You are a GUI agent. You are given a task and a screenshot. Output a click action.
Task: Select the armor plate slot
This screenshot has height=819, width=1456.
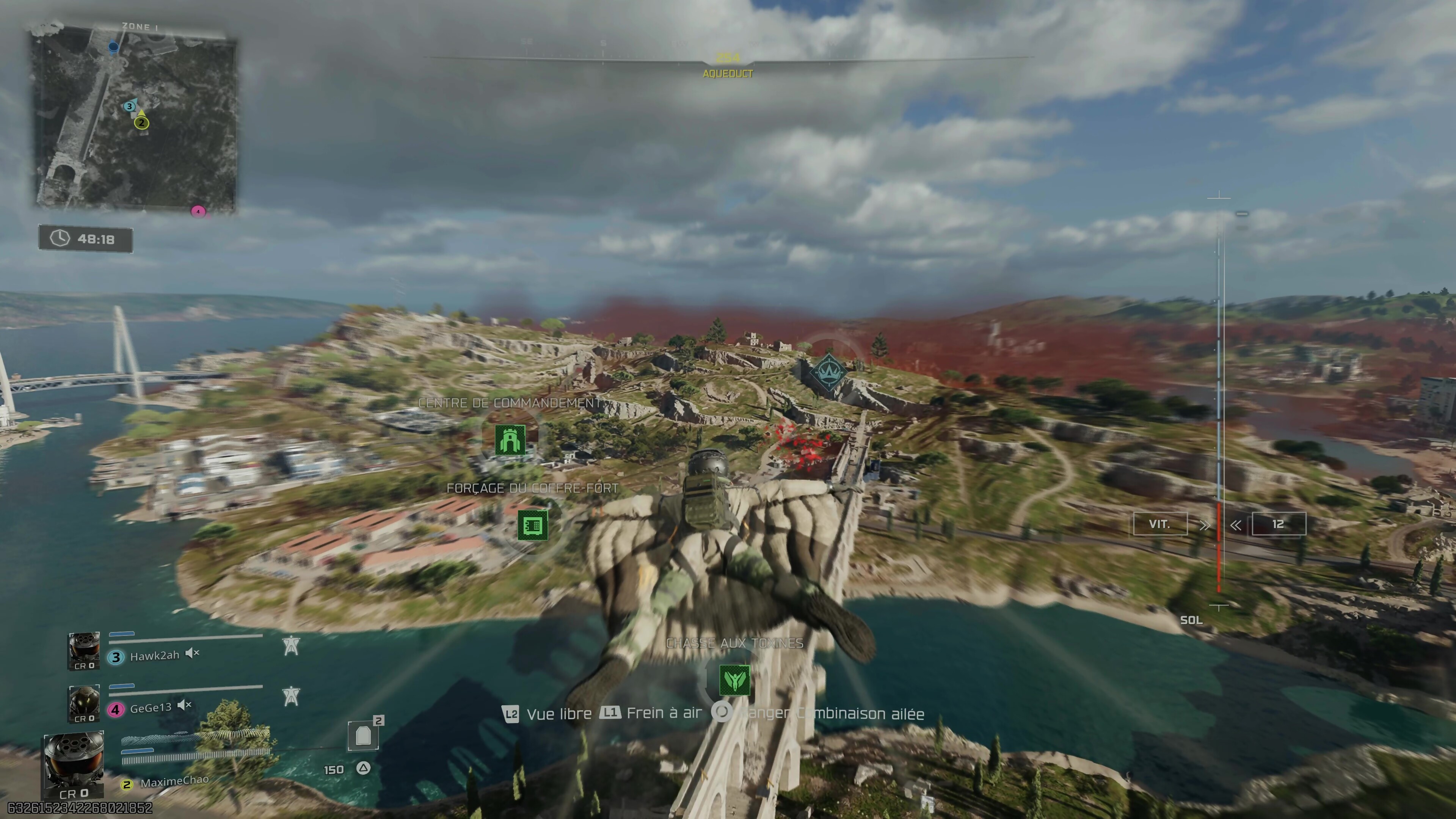364,735
